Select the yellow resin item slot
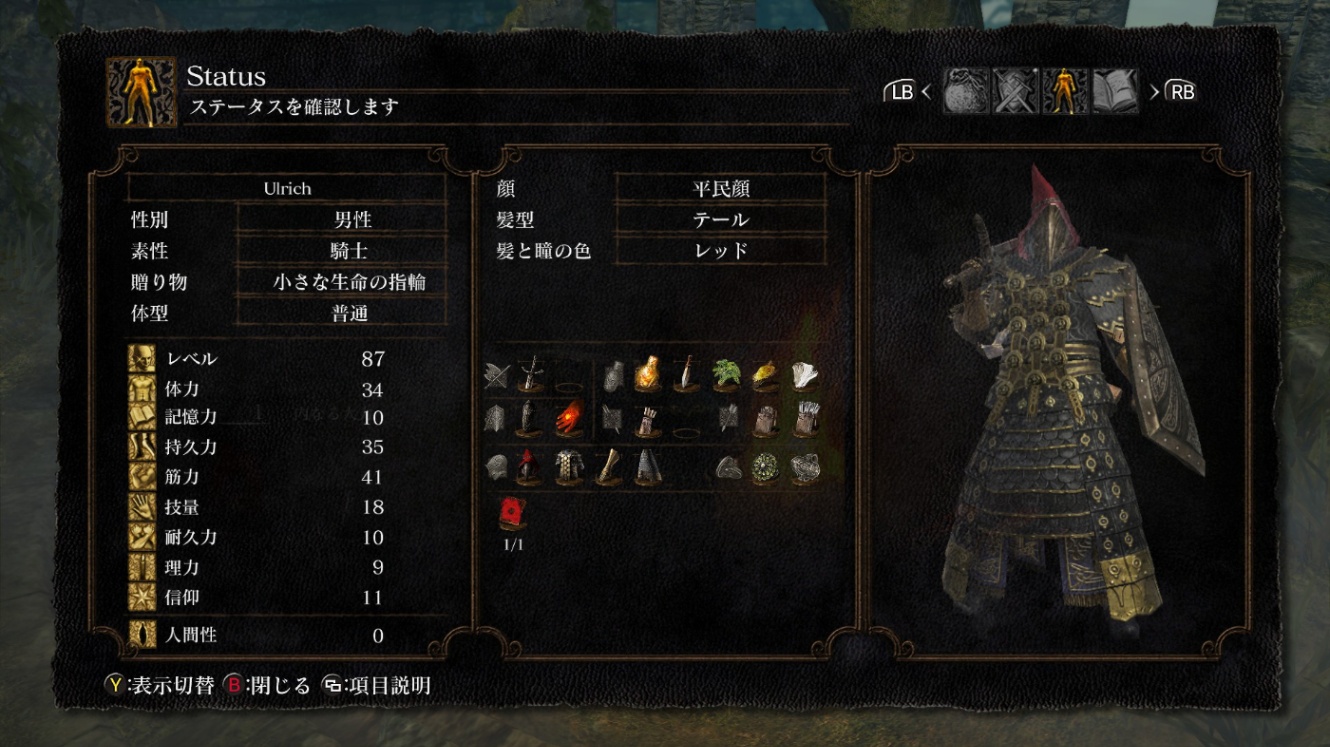Screen dimensions: 1330x747 click(x=765, y=374)
